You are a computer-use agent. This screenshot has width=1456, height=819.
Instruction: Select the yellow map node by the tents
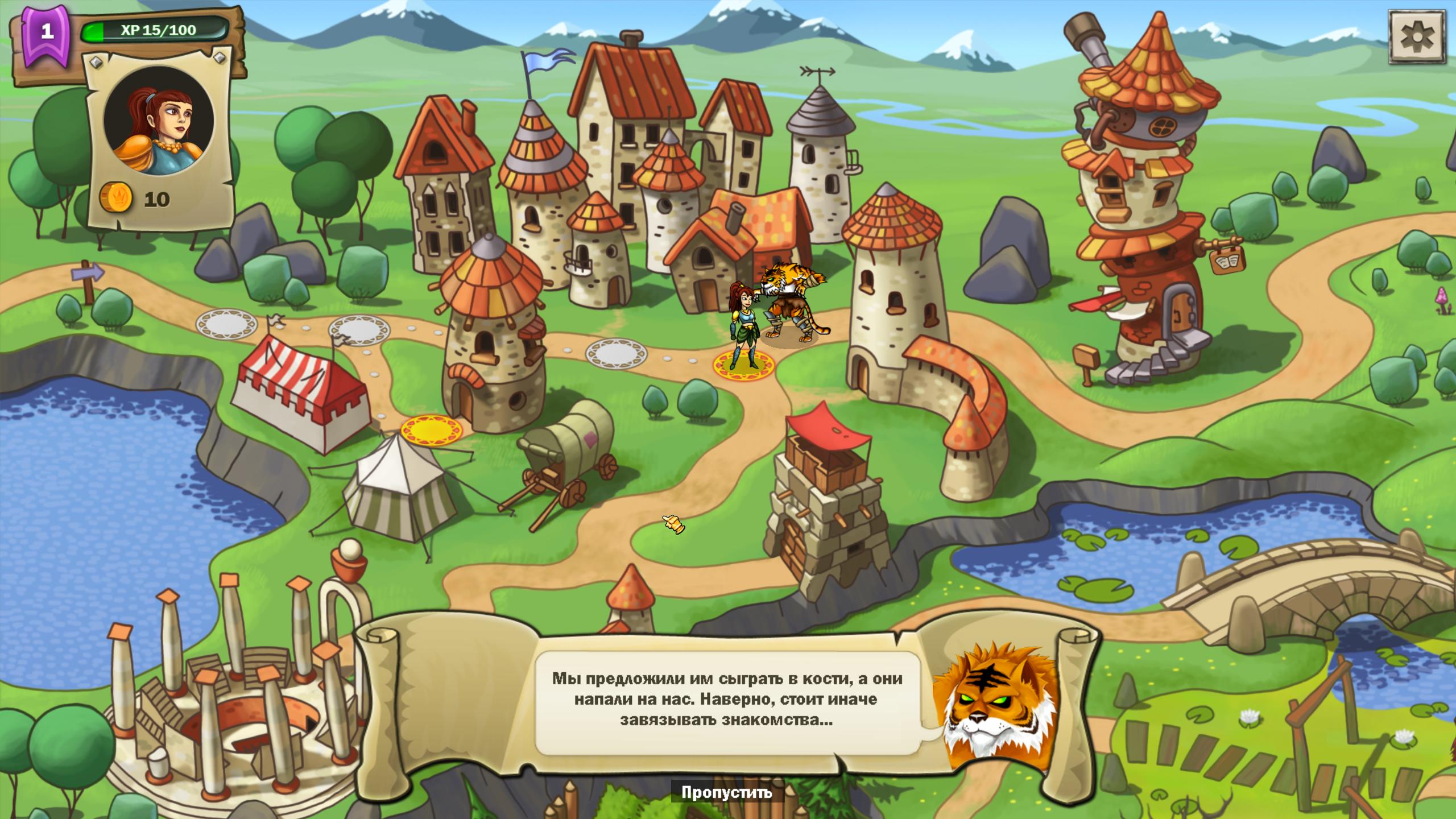coord(431,428)
